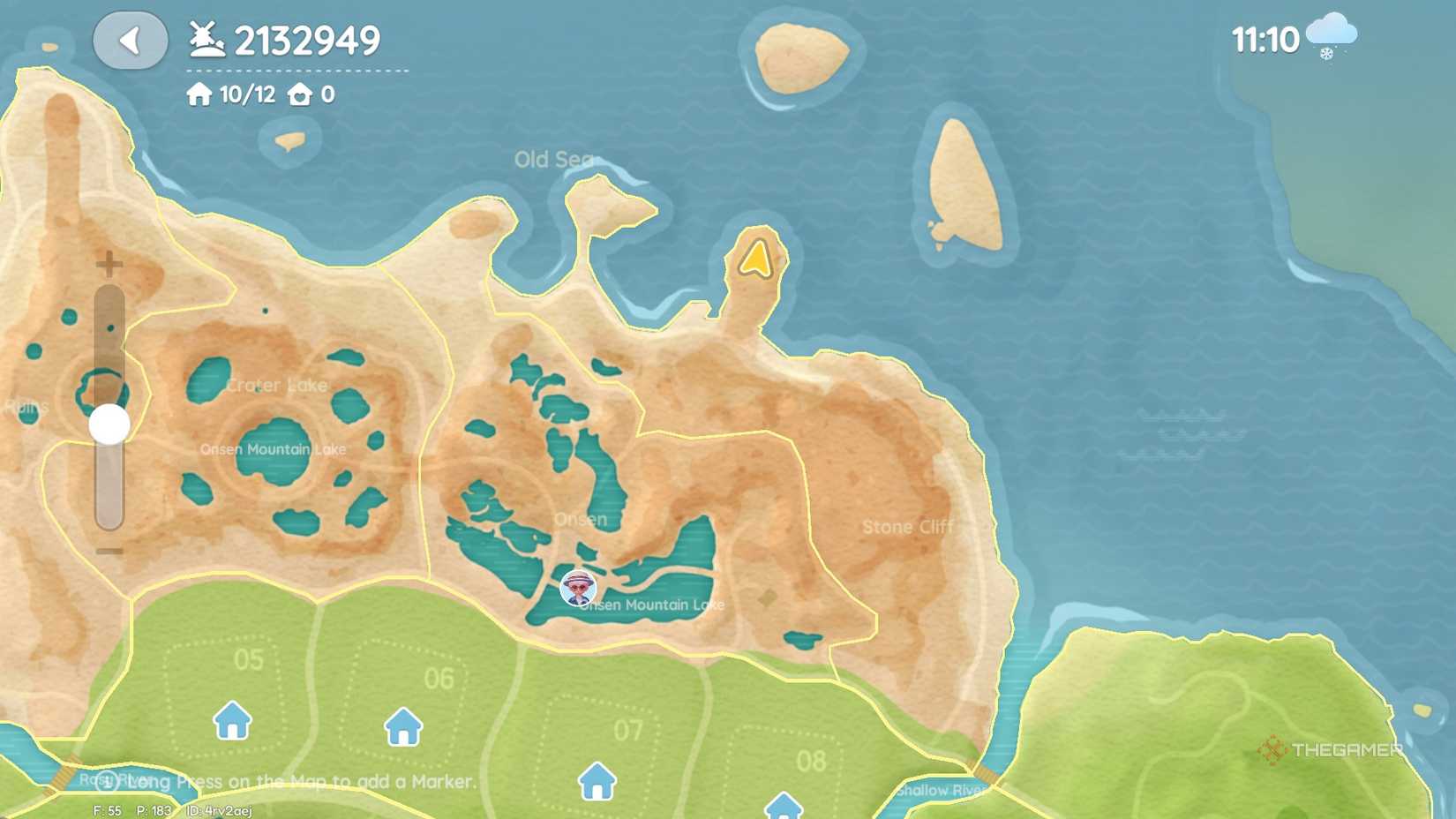Click the Crater Lake label

point(276,386)
